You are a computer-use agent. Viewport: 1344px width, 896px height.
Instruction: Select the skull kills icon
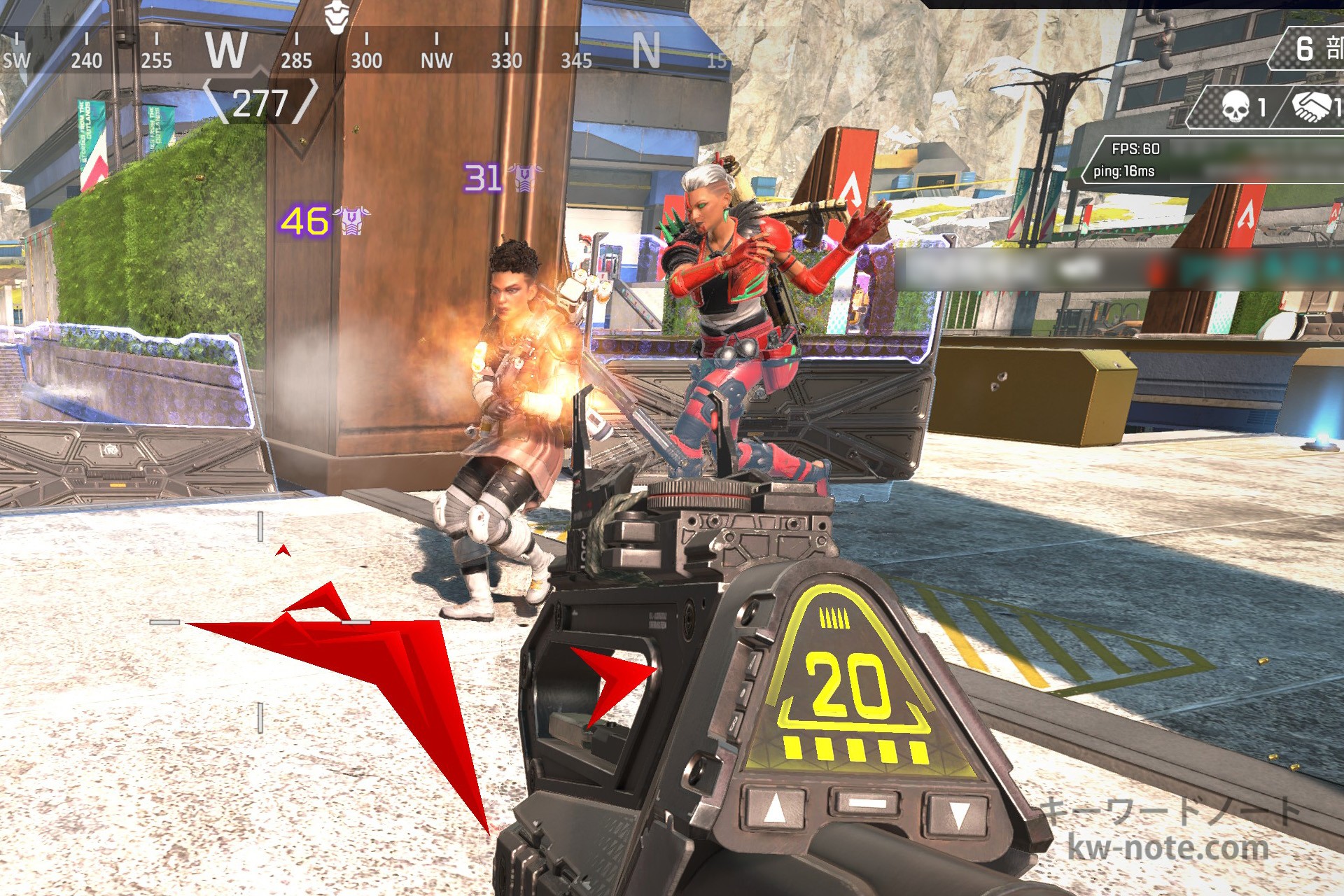tap(1235, 107)
